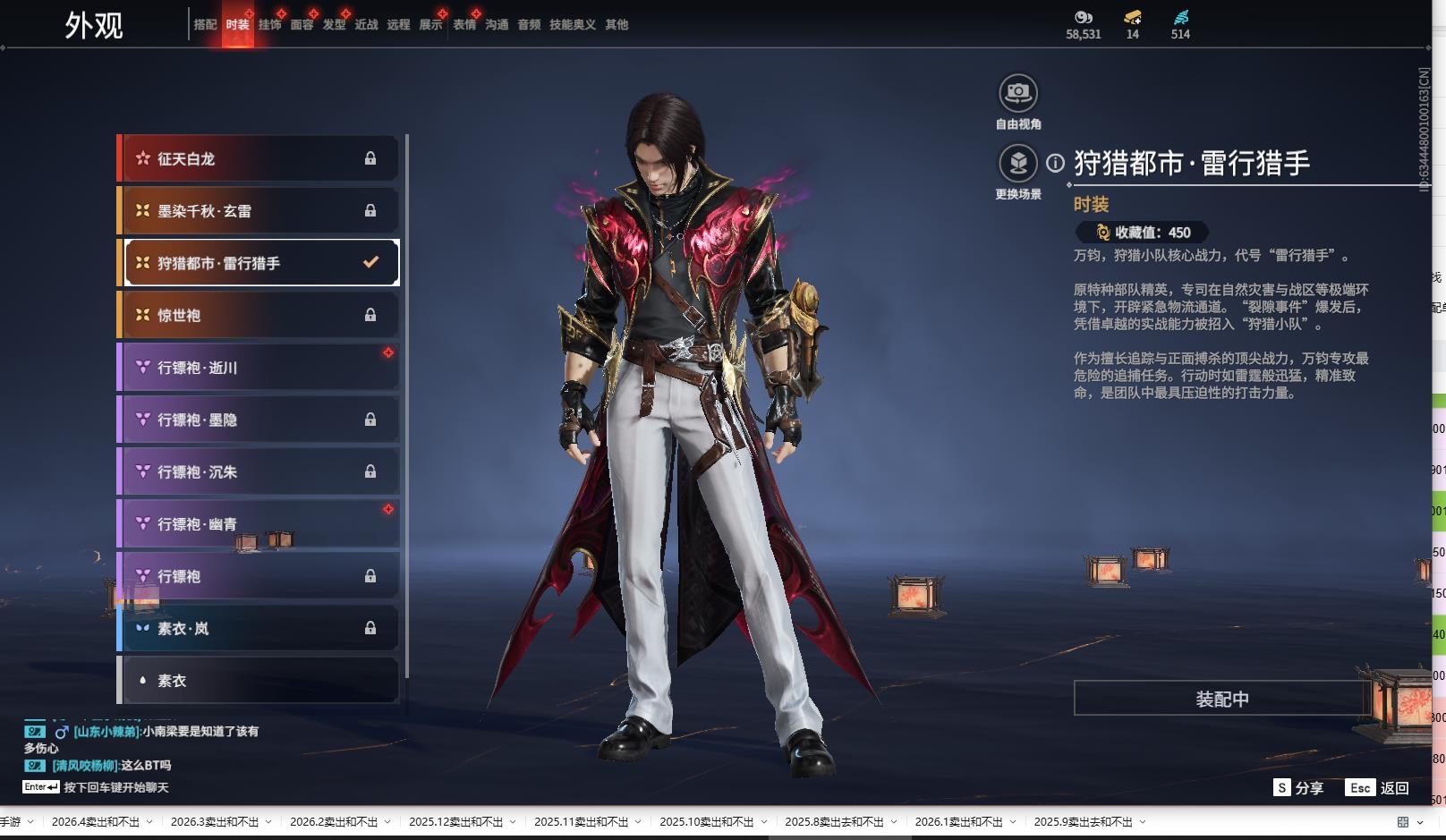Image resolution: width=1446 pixels, height=840 pixels.
Task: Open the info icon beside the outfit title
Action: click(1056, 164)
